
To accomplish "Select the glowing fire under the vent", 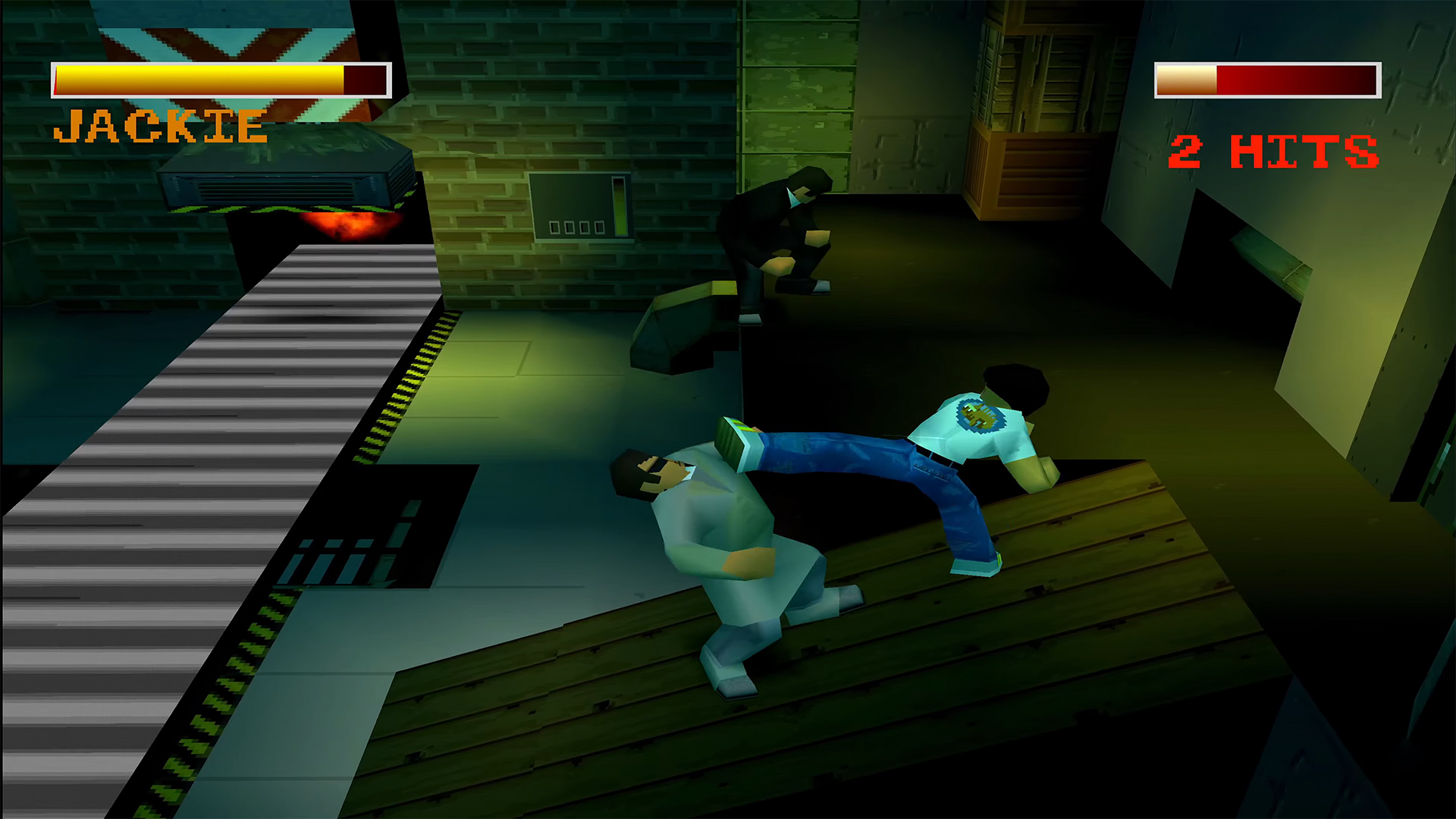I will point(349,224).
